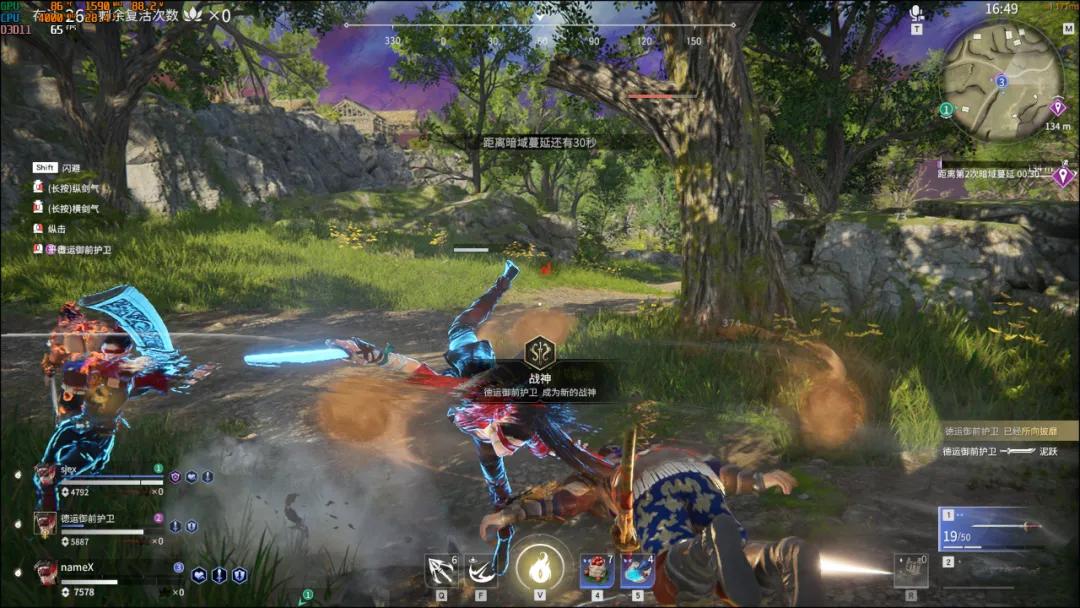The width and height of the screenshot is (1080, 608).
Task: Use the blue potion item slot
Action: [x=637, y=570]
